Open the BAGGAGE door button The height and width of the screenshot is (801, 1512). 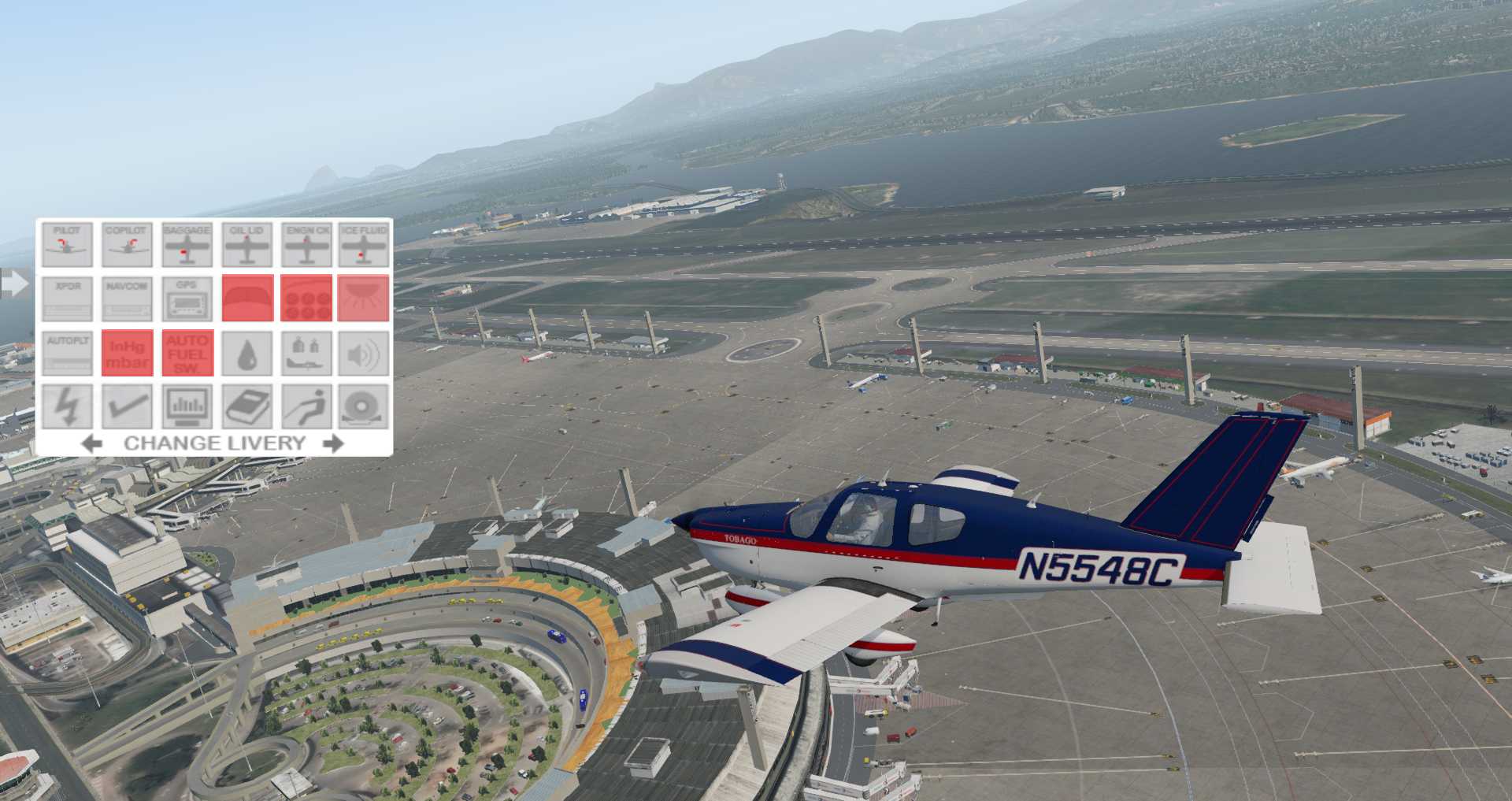click(x=187, y=244)
